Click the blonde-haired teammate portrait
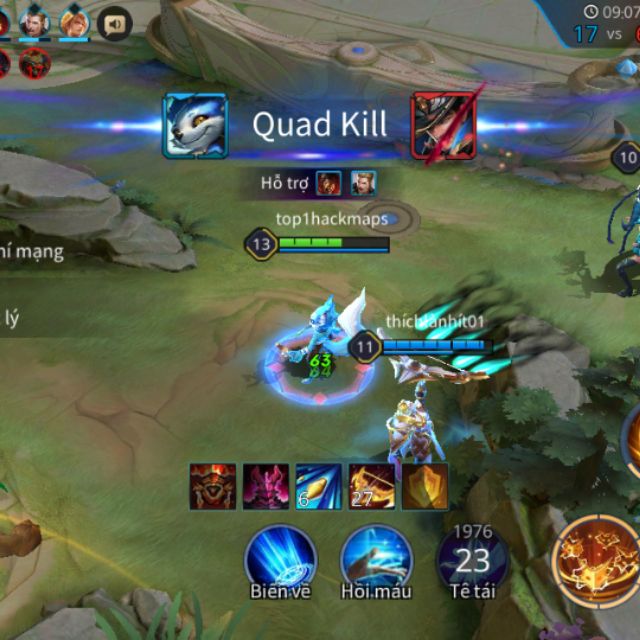The image size is (640, 640). coord(74,21)
